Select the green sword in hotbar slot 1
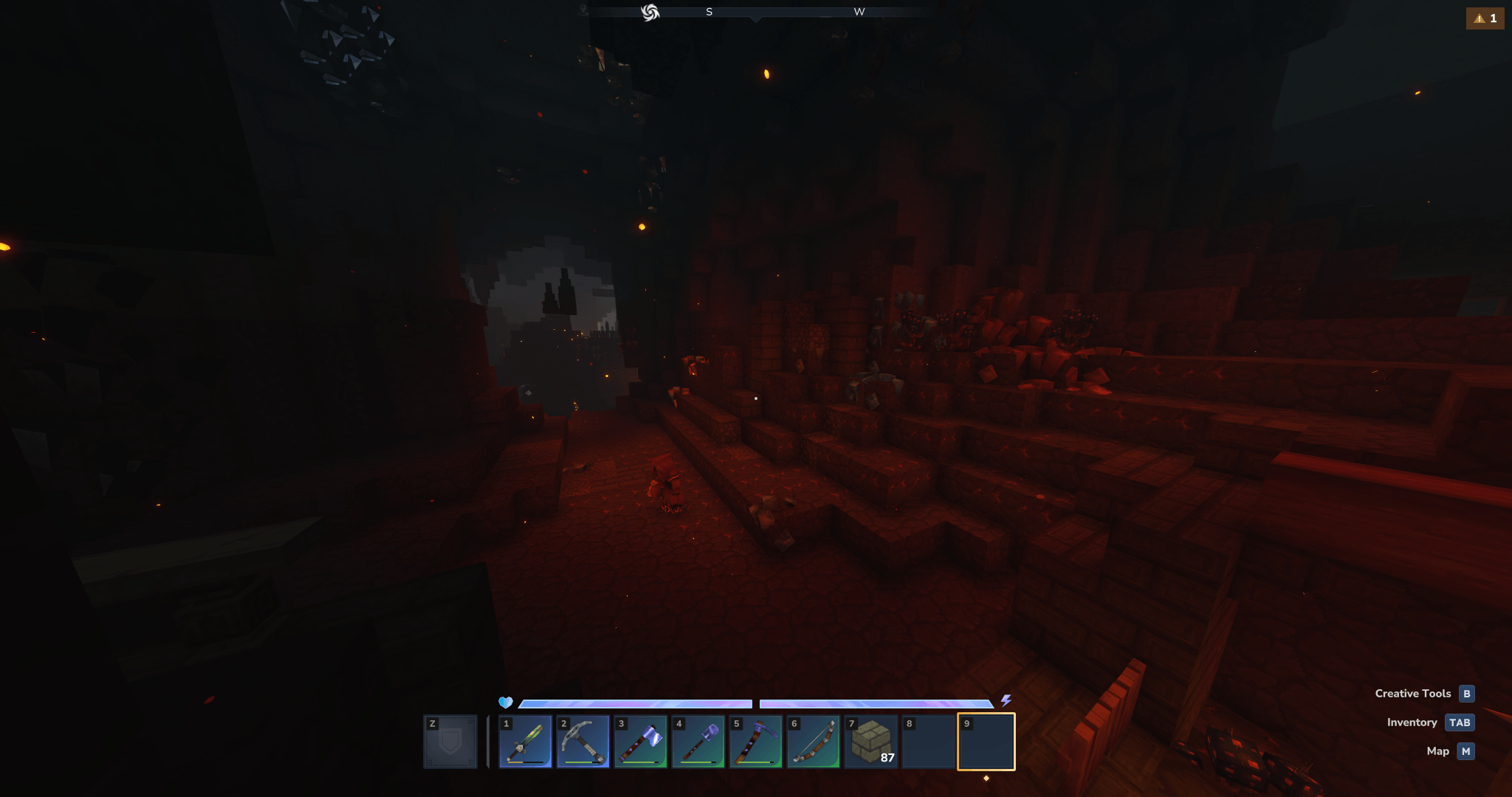 click(525, 742)
